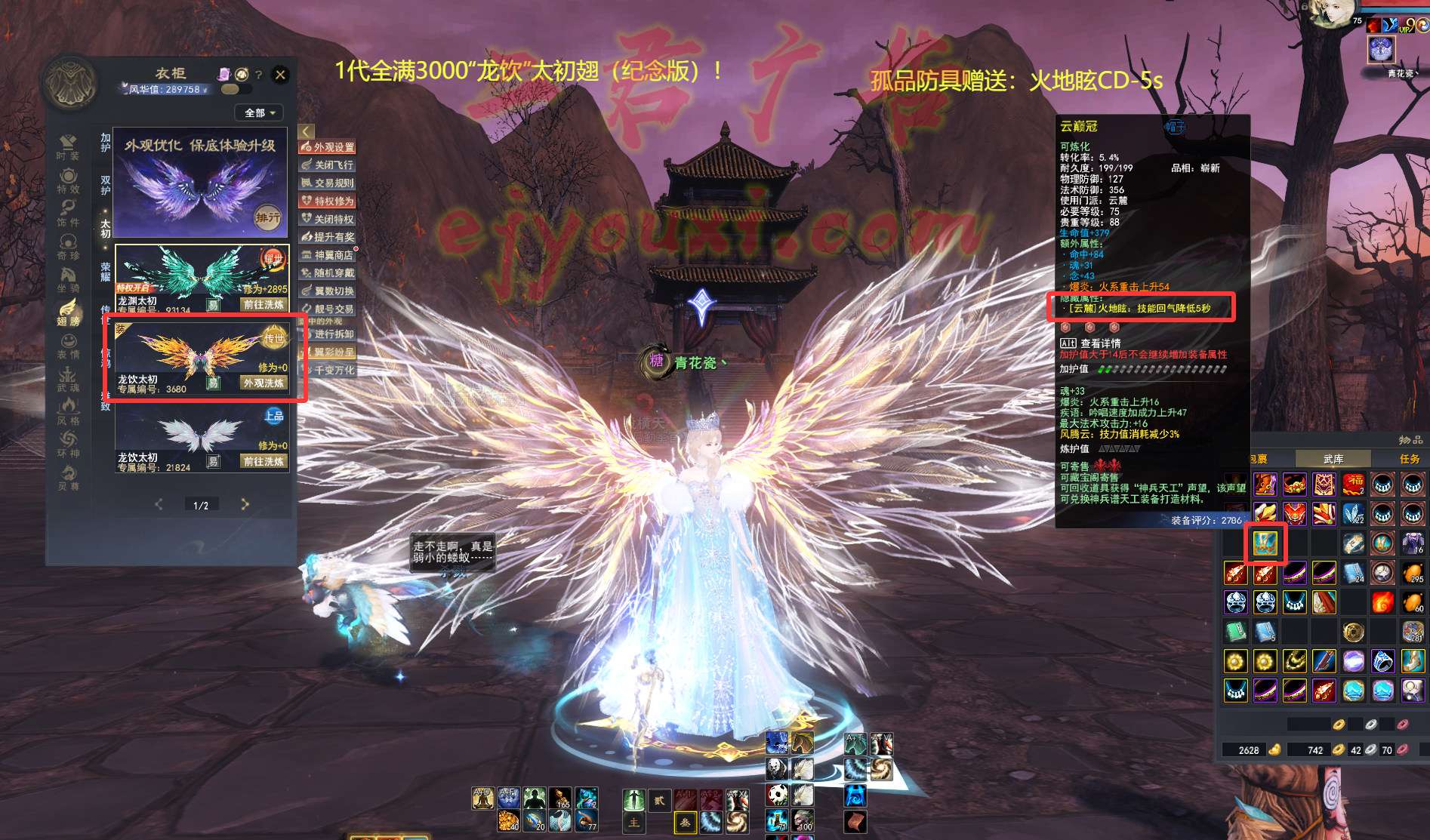Select the highlighted teal 云巅冠 item slot
The image size is (1430, 840).
coord(1265,543)
